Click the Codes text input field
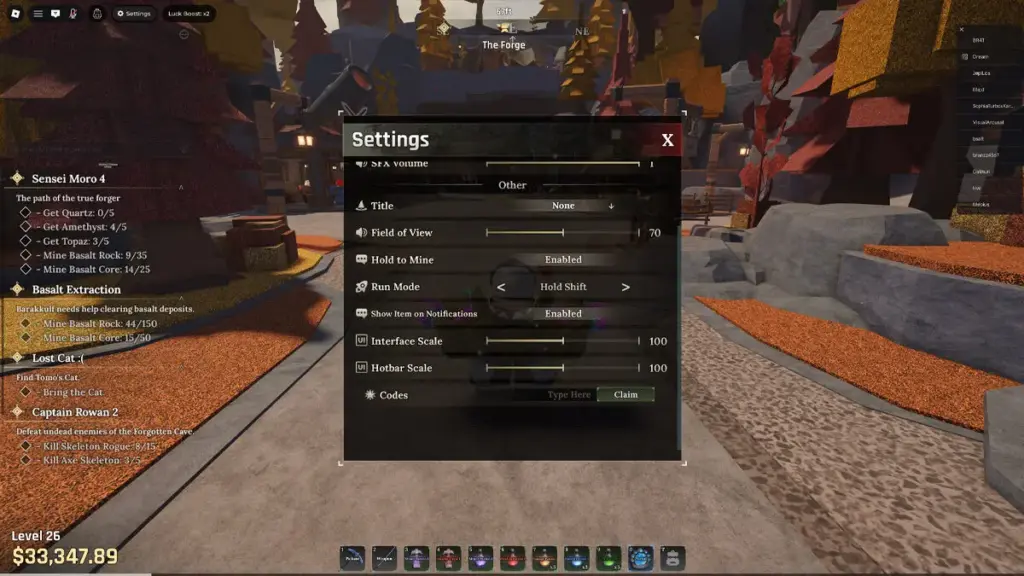This screenshot has height=576, width=1024. click(x=566, y=395)
